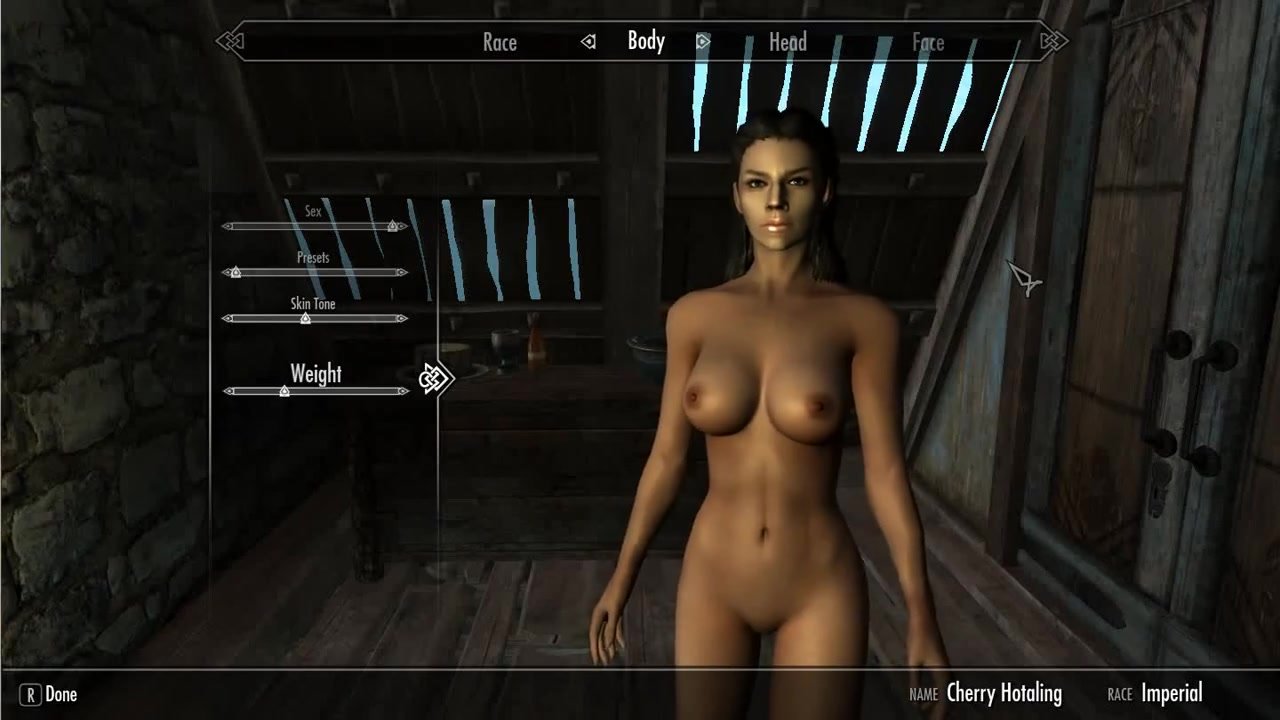The width and height of the screenshot is (1280, 720).
Task: Adjust the Presets slider
Action: [236, 272]
